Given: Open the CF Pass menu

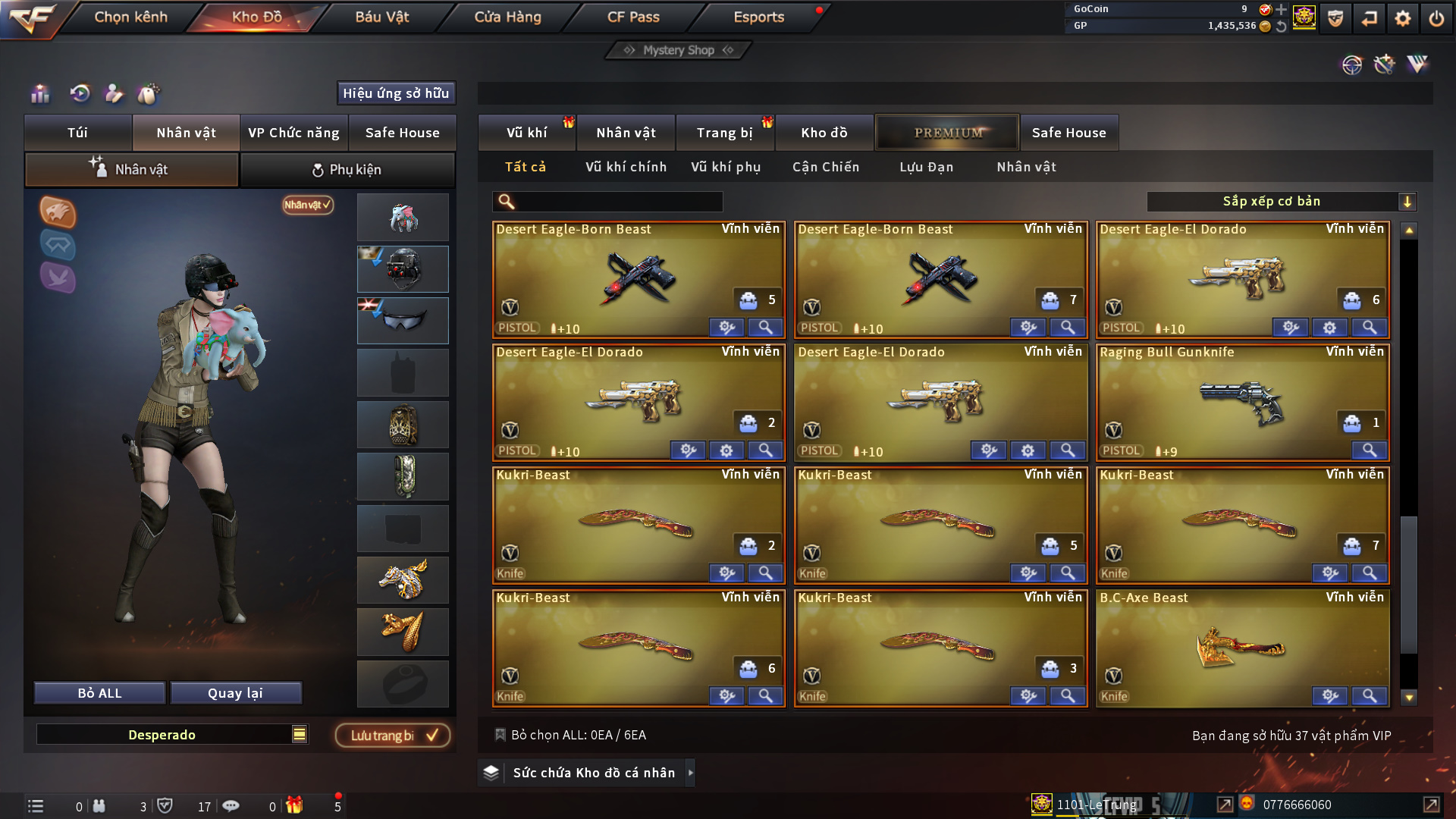Looking at the screenshot, I should click(633, 17).
